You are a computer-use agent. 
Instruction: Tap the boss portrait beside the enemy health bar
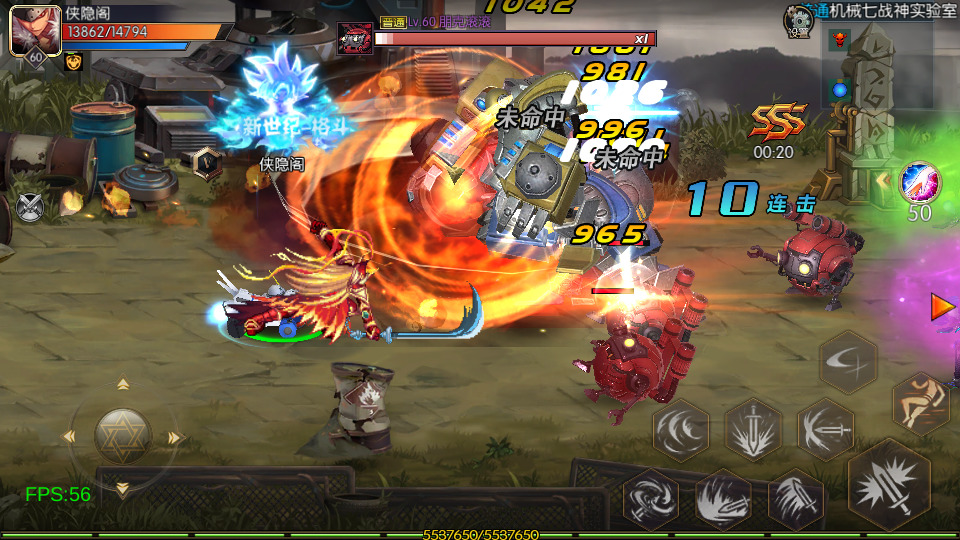355,38
